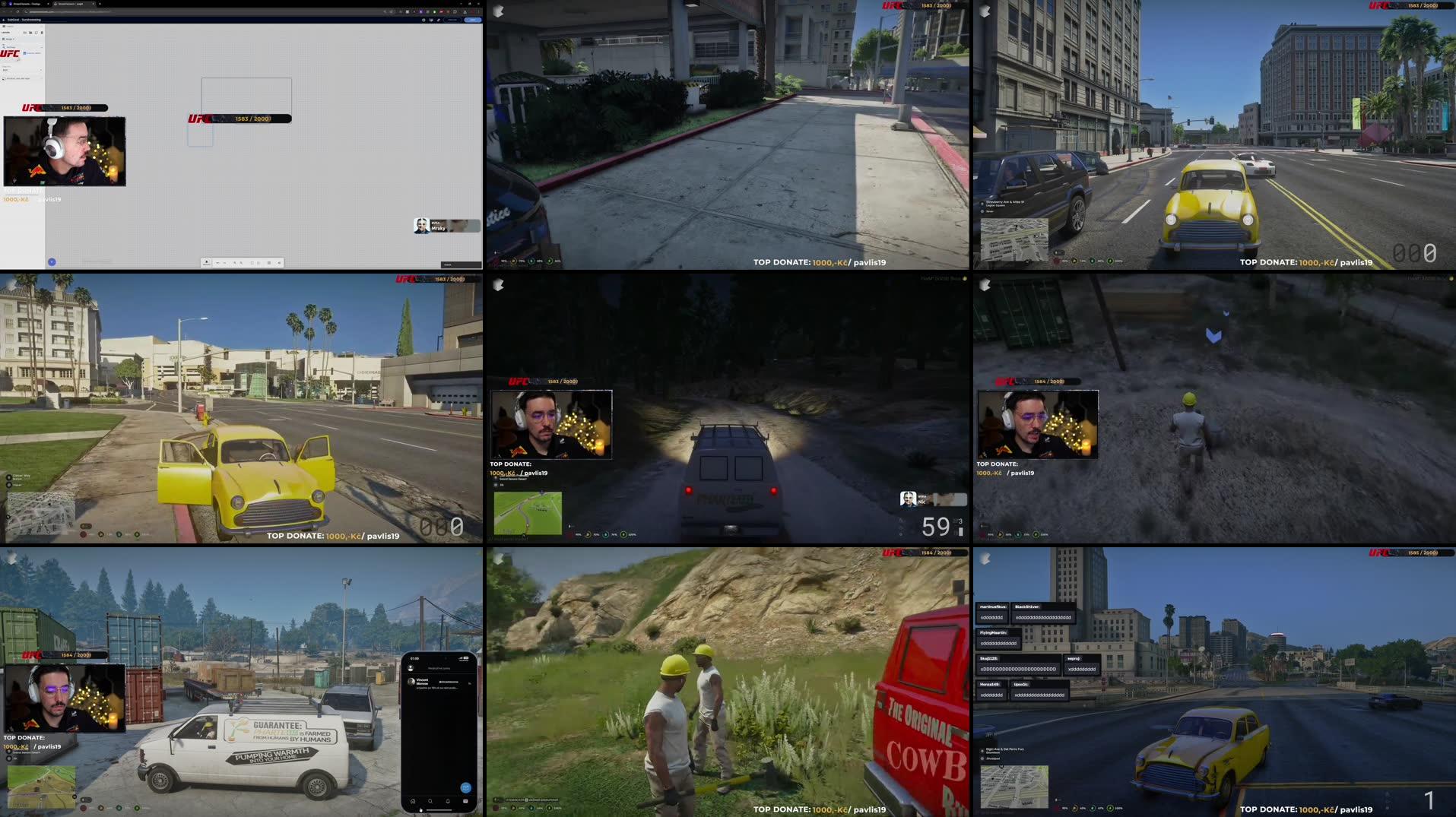Select the grid icon in the editor bottom toolbar

[x=269, y=263]
